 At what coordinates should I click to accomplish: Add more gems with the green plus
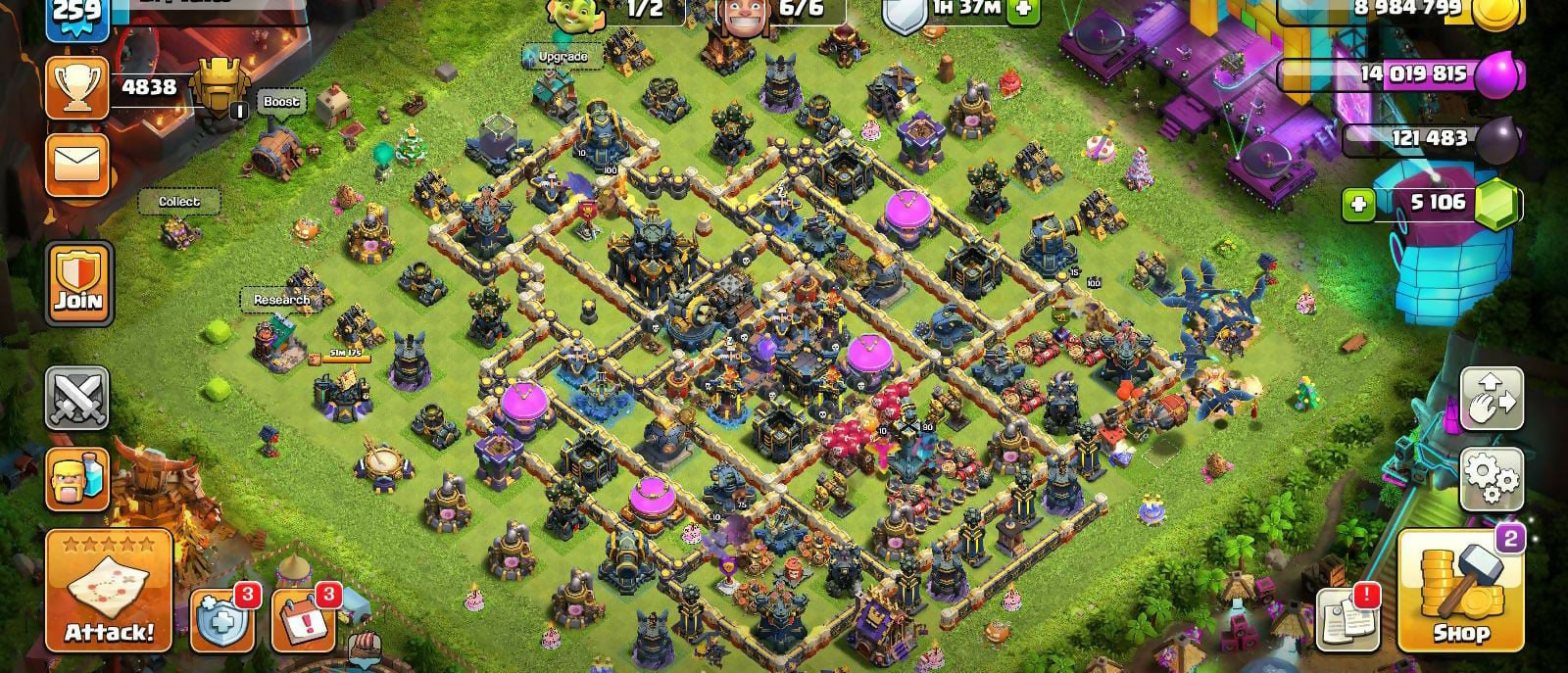1358,205
